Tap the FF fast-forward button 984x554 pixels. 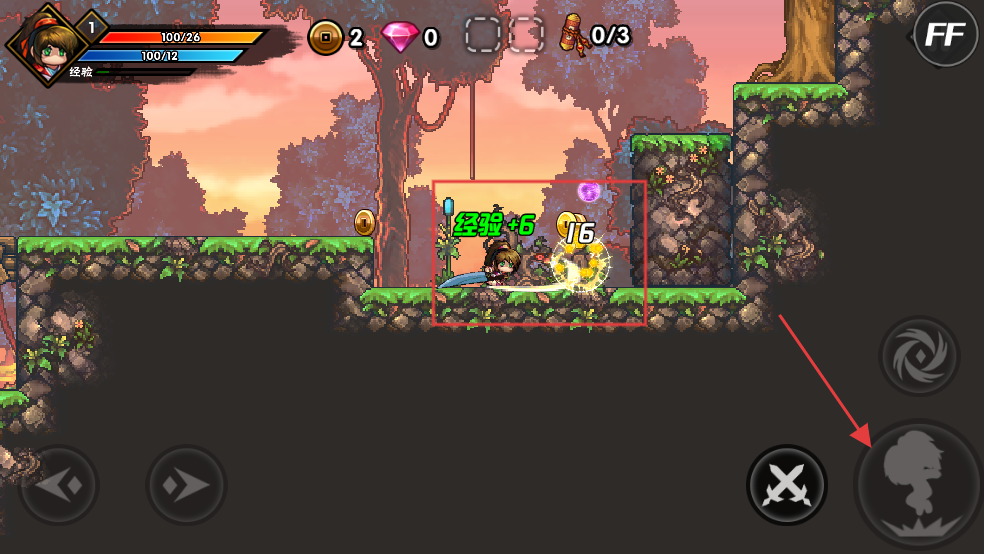pos(945,35)
